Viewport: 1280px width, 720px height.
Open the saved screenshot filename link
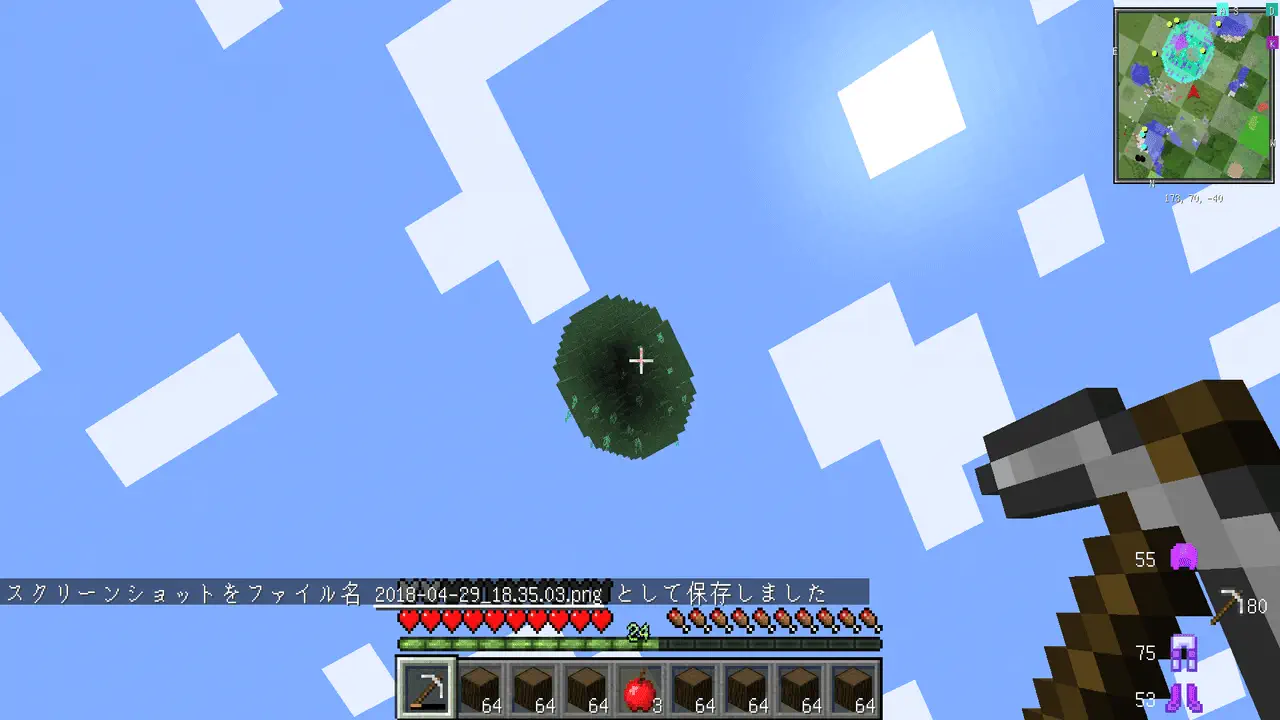coord(489,594)
